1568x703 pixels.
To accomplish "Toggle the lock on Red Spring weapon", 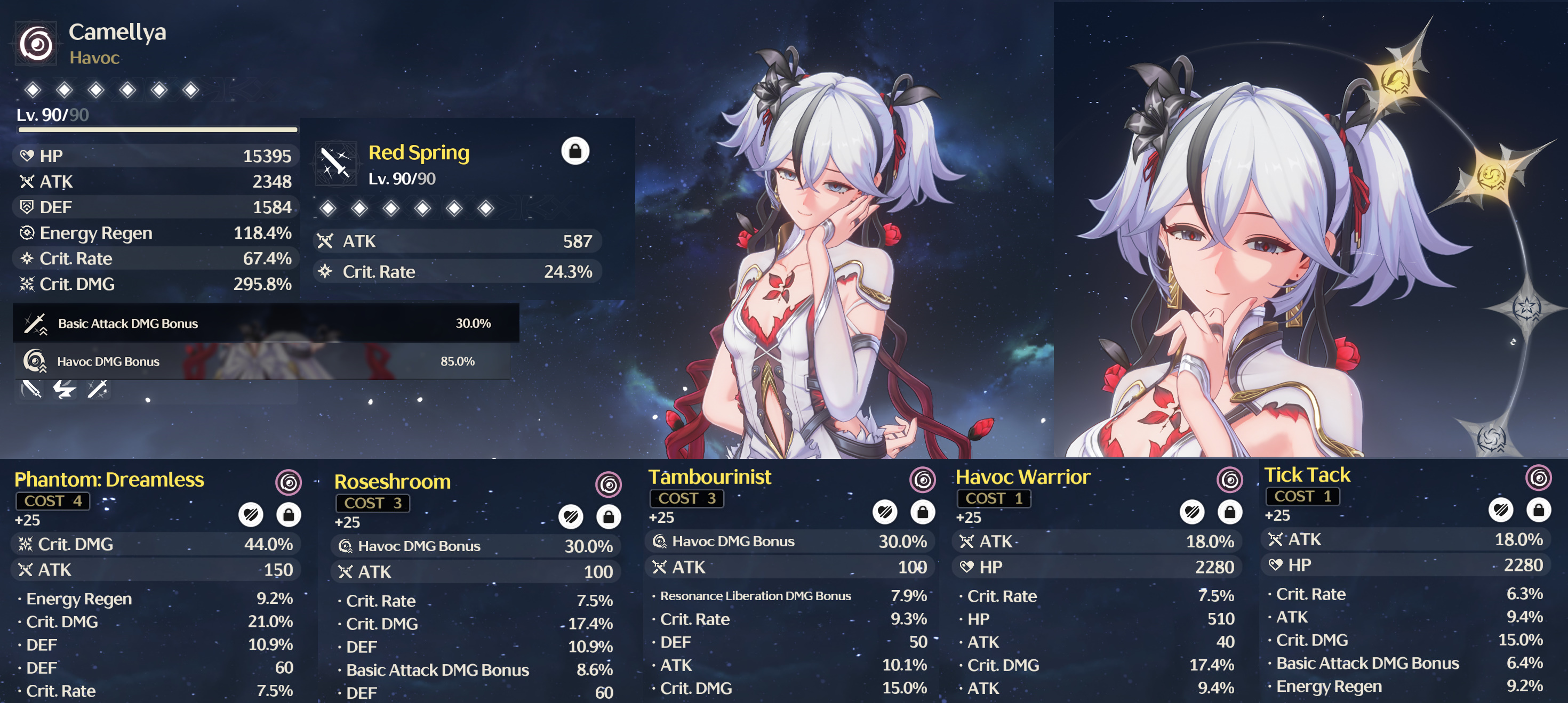I will coord(574,151).
